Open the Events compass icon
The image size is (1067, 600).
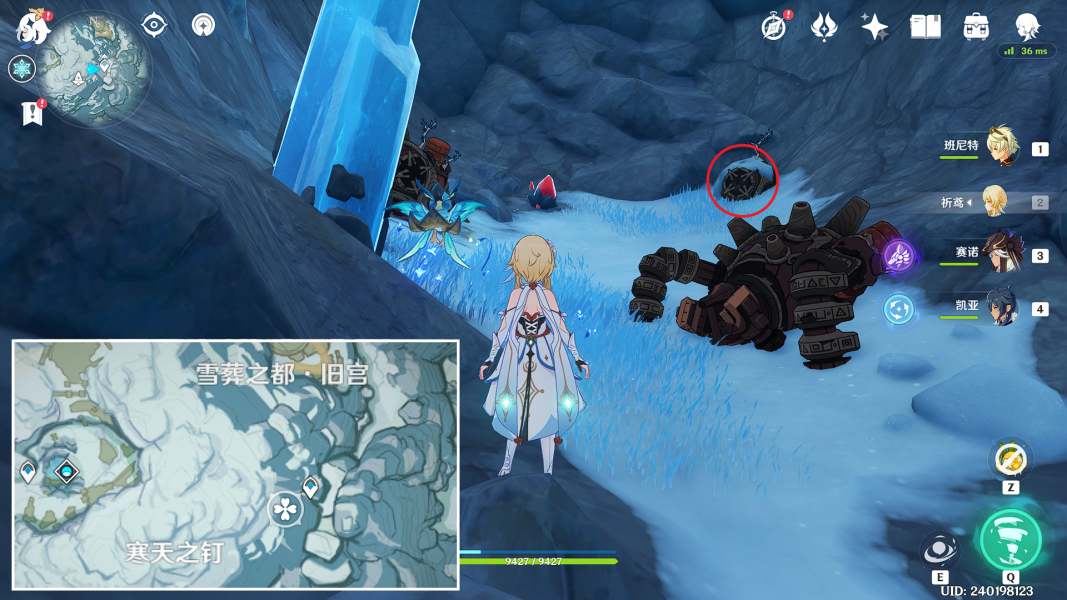tap(773, 27)
